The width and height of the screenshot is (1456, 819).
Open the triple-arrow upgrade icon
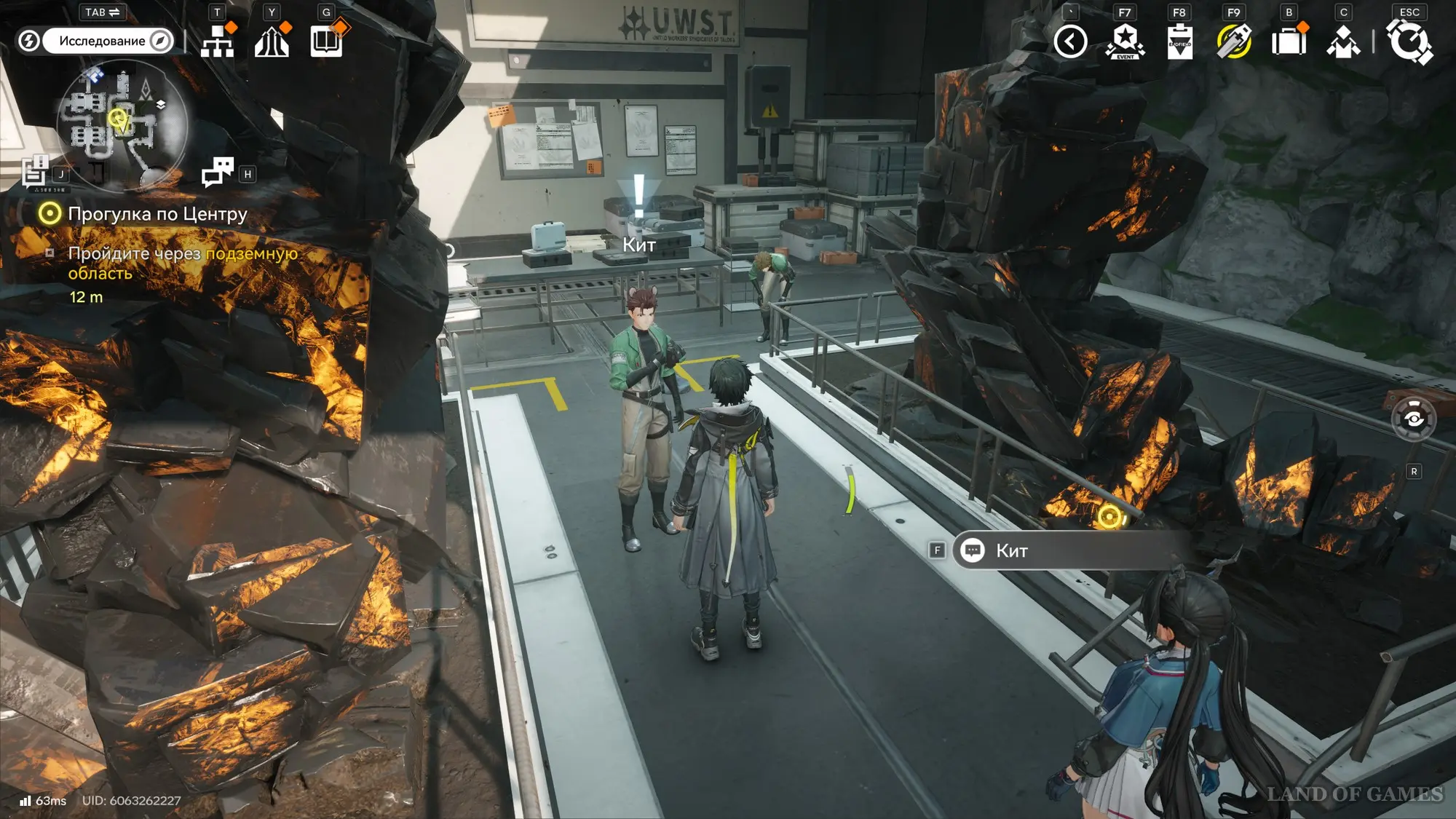click(272, 41)
